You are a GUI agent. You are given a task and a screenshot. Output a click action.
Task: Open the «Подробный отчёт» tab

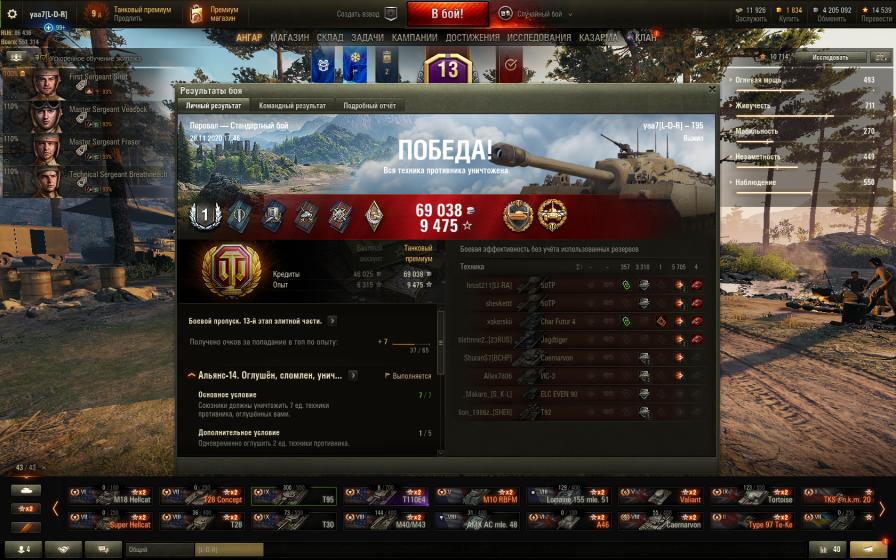click(x=370, y=105)
